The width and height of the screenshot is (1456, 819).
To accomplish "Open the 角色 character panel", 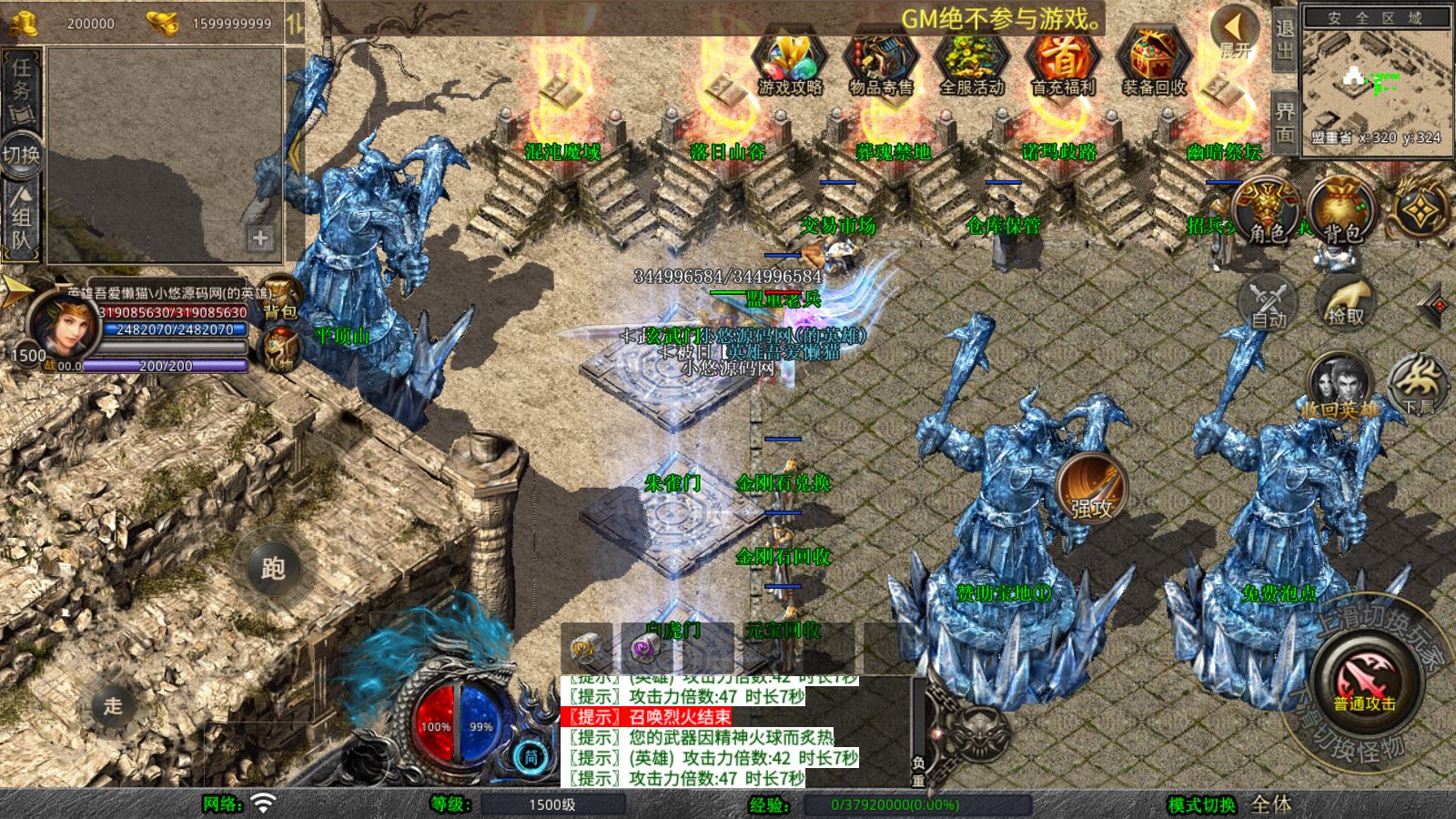I will pyautogui.click(x=1267, y=211).
